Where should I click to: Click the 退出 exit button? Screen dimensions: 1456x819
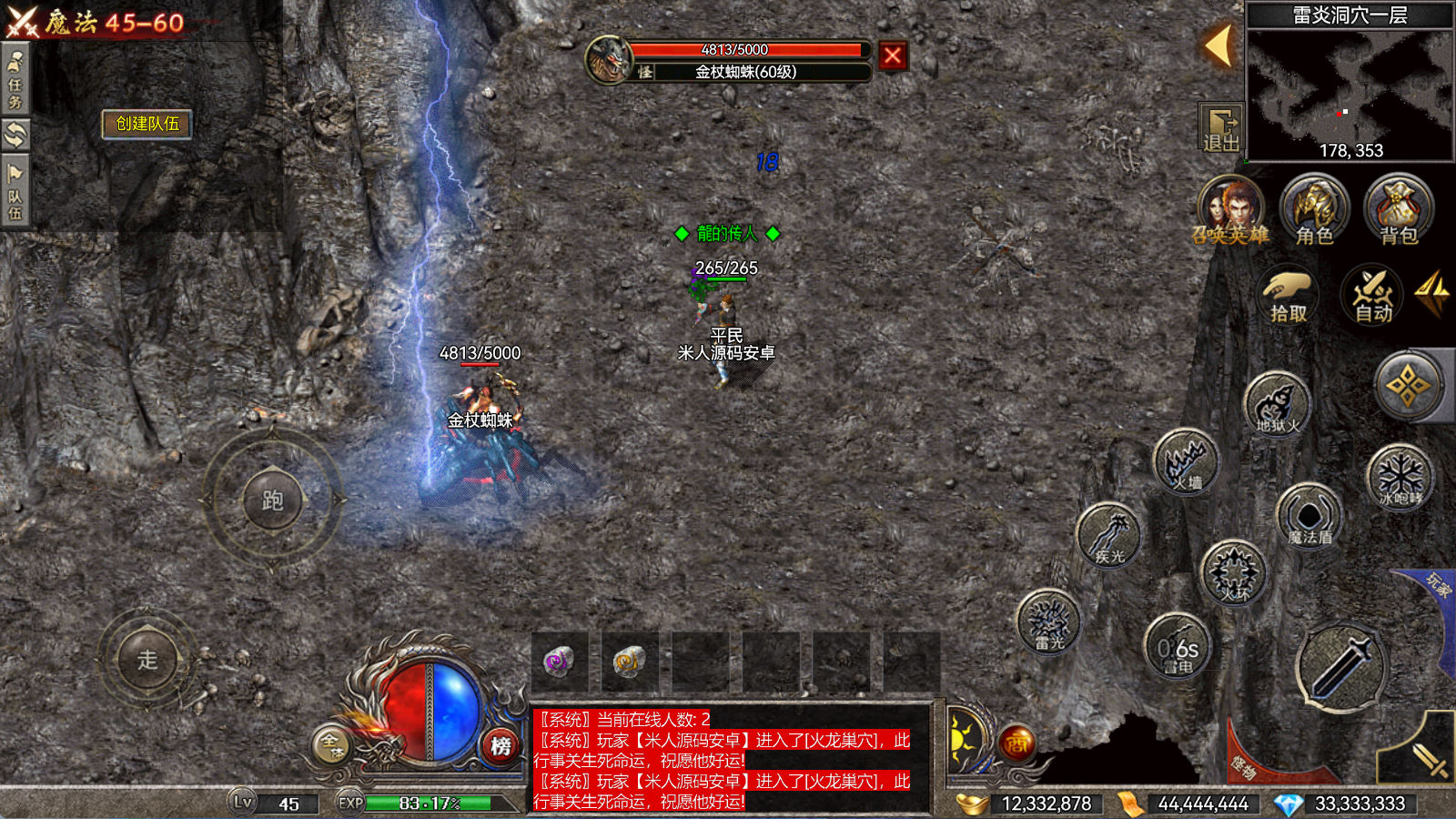coord(1220,128)
